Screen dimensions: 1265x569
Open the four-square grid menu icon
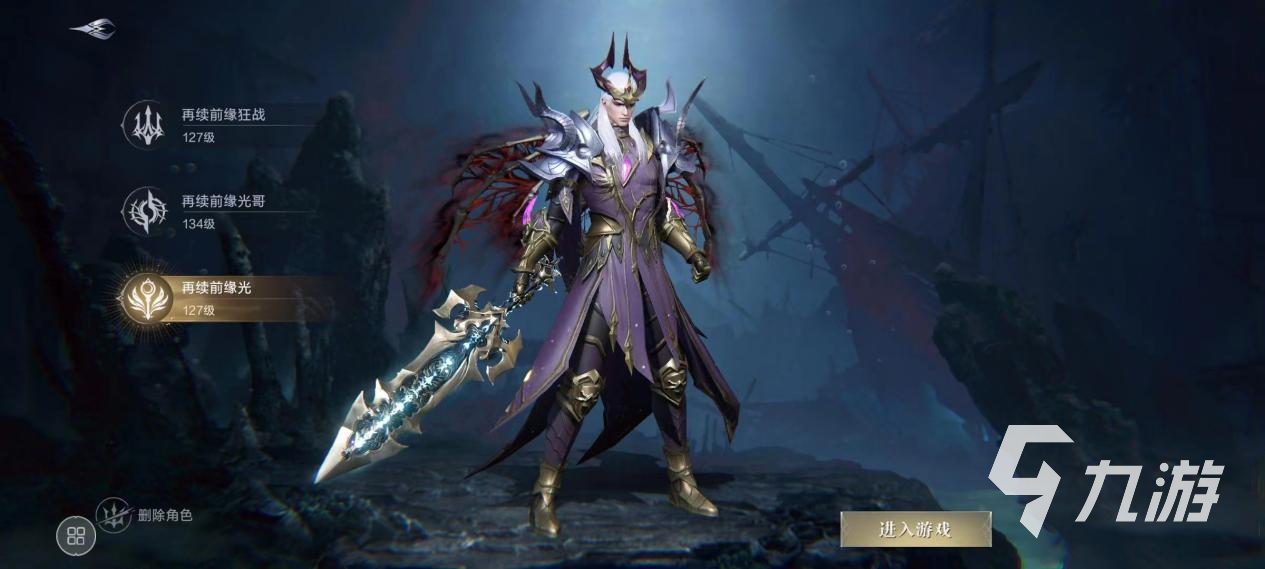click(x=76, y=536)
